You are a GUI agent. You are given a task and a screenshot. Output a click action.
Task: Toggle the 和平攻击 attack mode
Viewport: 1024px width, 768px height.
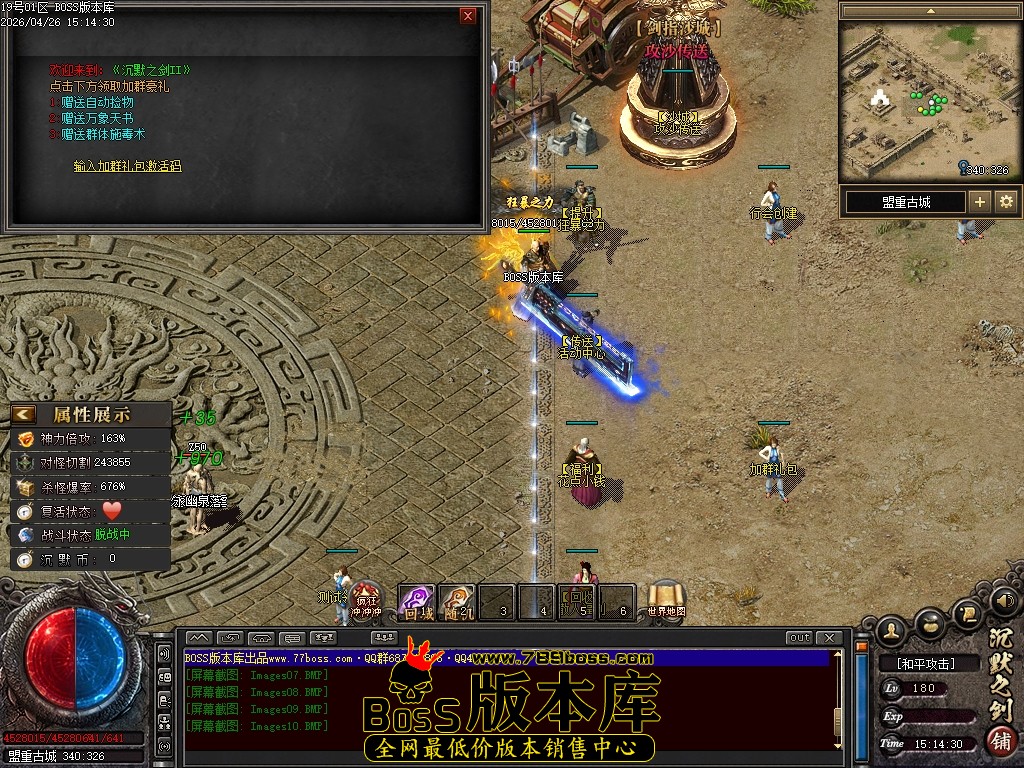pos(926,663)
